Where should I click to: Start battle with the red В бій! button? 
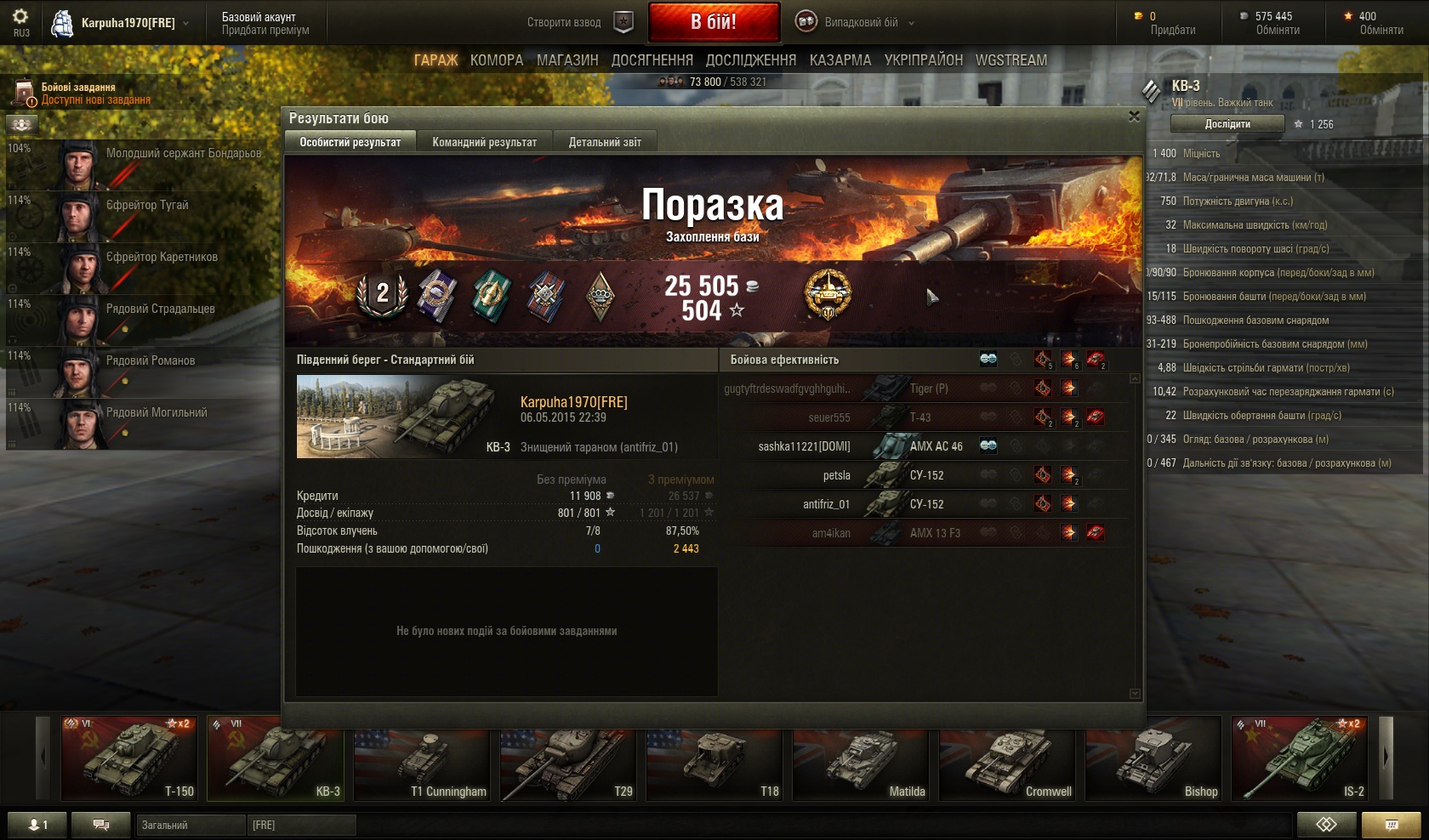point(714,22)
